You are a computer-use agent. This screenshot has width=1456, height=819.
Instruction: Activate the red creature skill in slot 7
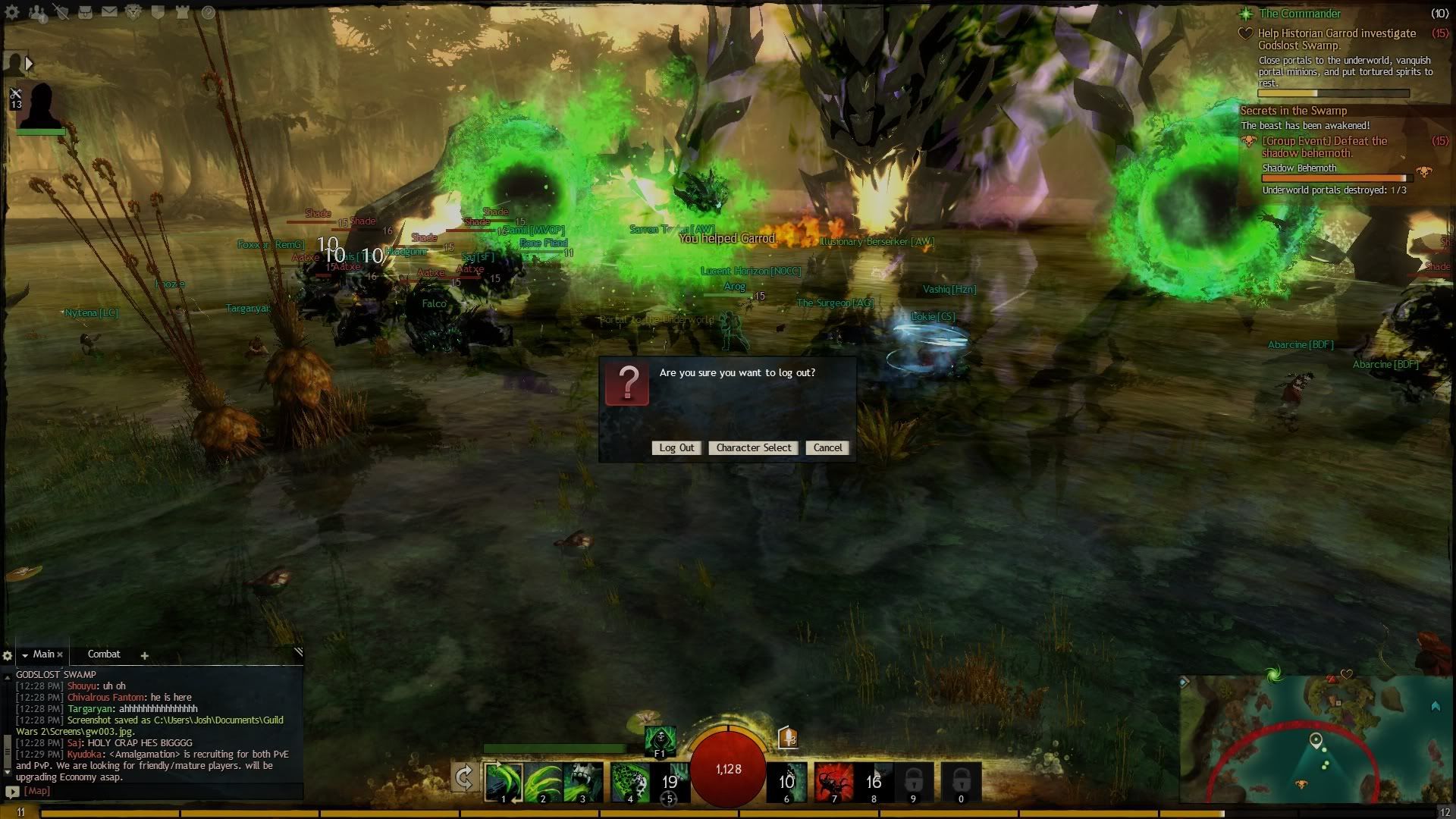click(x=833, y=781)
